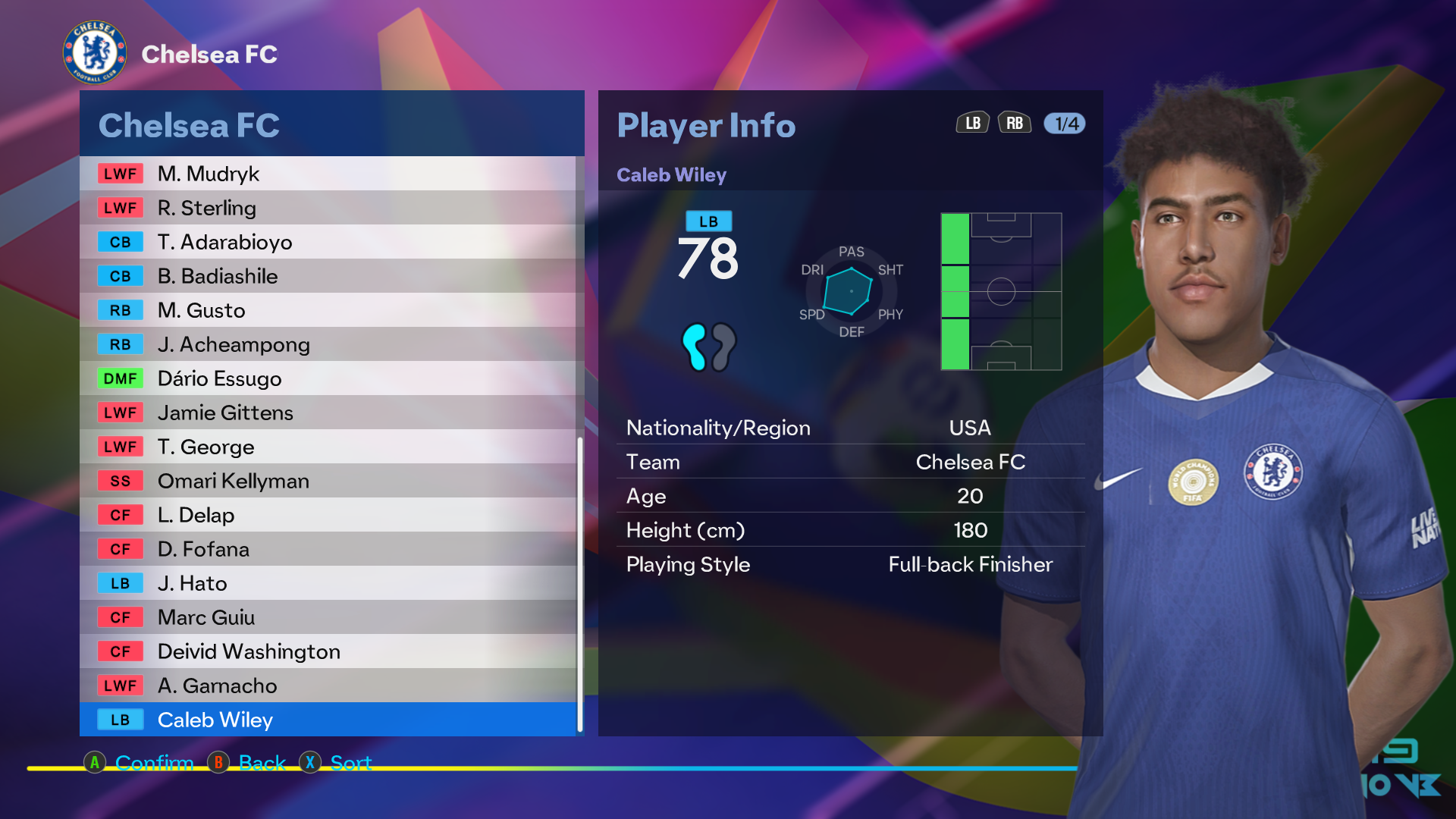1456x819 pixels.
Task: Pick T. Adarabioyo row
Action: 328,242
